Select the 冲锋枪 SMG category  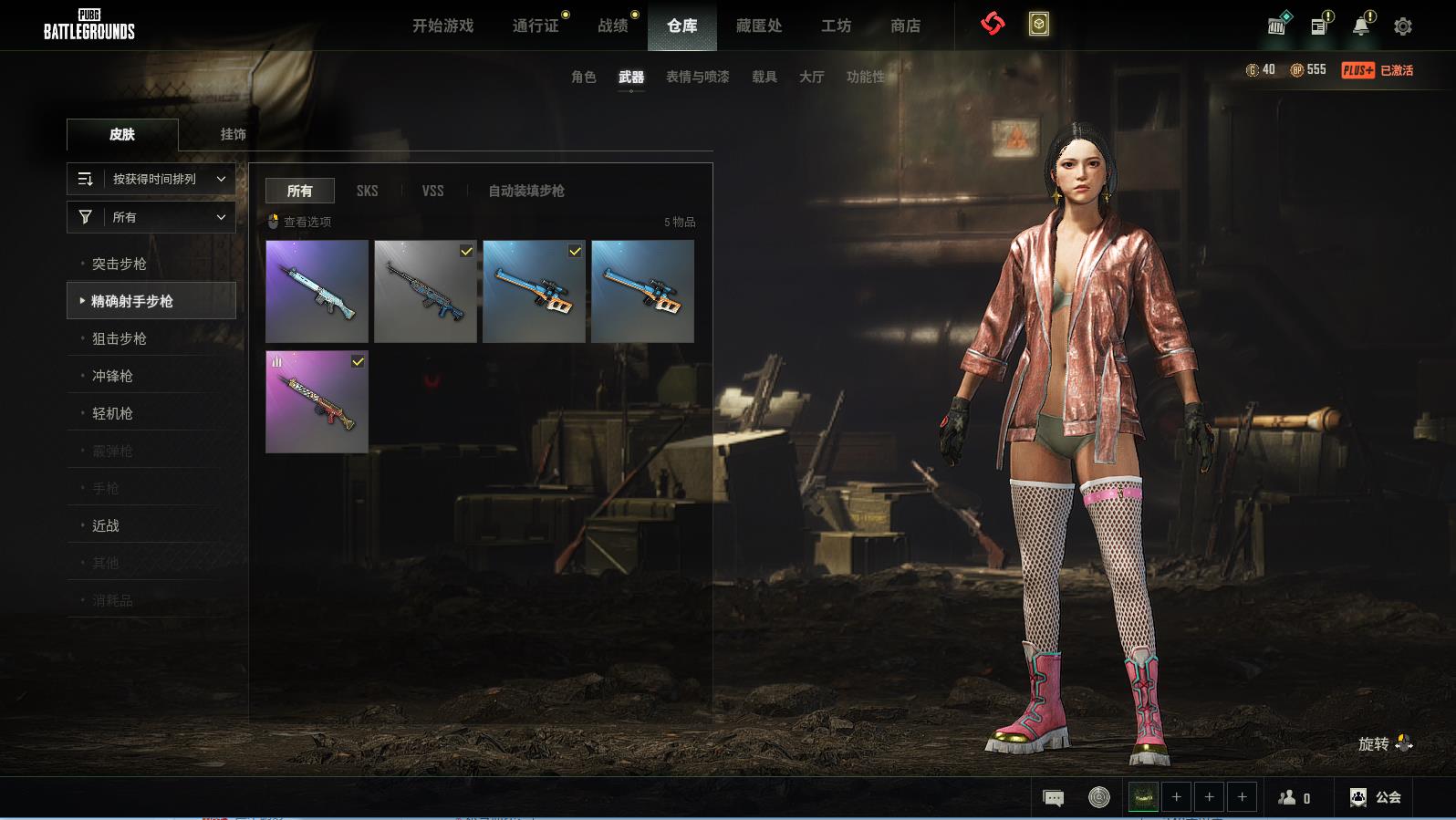[112, 376]
